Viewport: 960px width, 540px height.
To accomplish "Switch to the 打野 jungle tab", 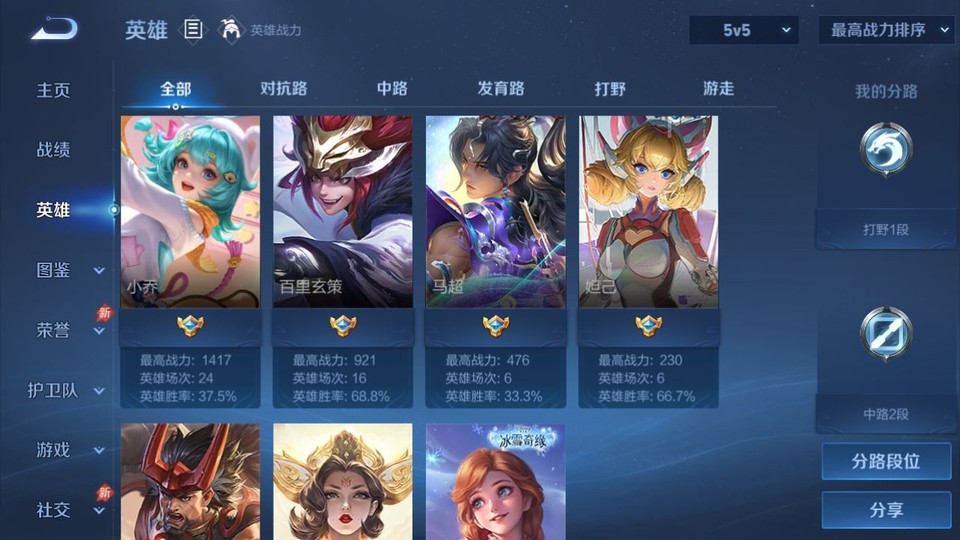I will (610, 88).
